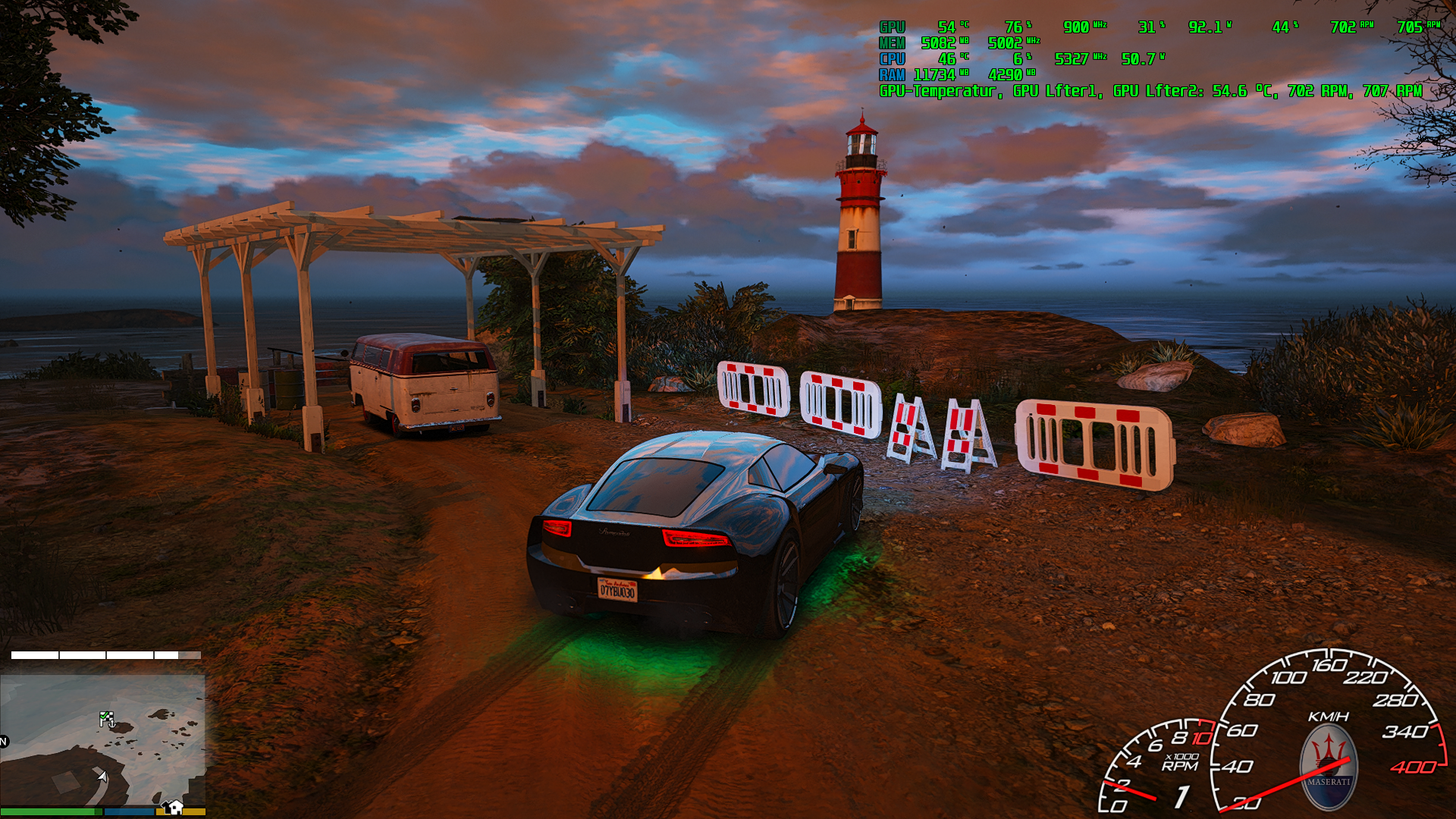Click the green health bar below the minimap
This screenshot has height=819, width=1456.
[x=49, y=812]
